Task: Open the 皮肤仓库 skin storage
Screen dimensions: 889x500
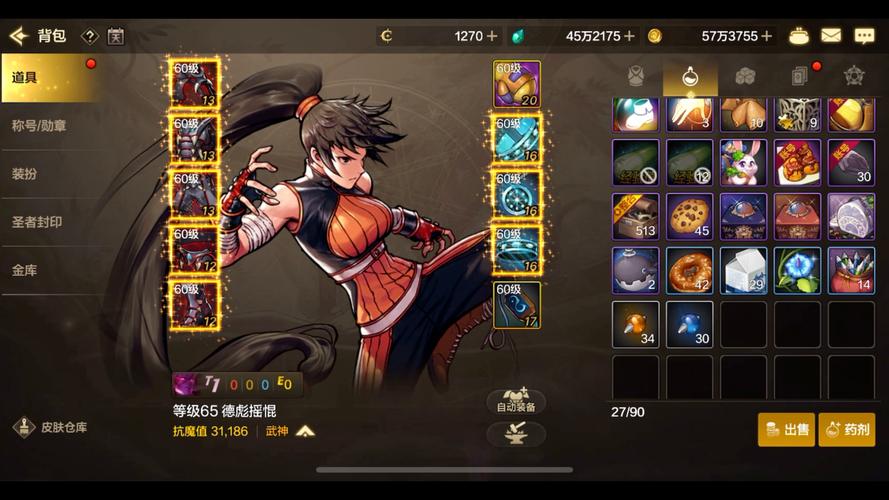Action: pyautogui.click(x=53, y=427)
